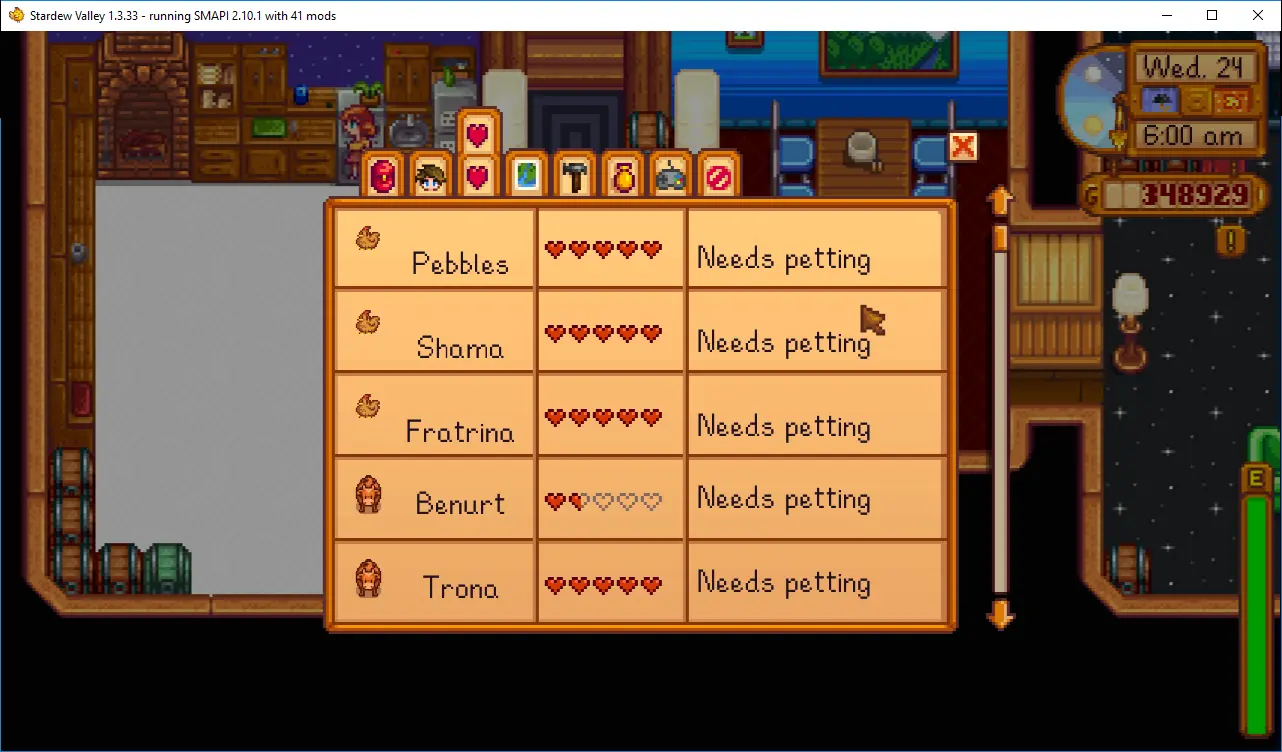Select the exit game tab
The height and width of the screenshot is (752, 1282).
pos(718,177)
